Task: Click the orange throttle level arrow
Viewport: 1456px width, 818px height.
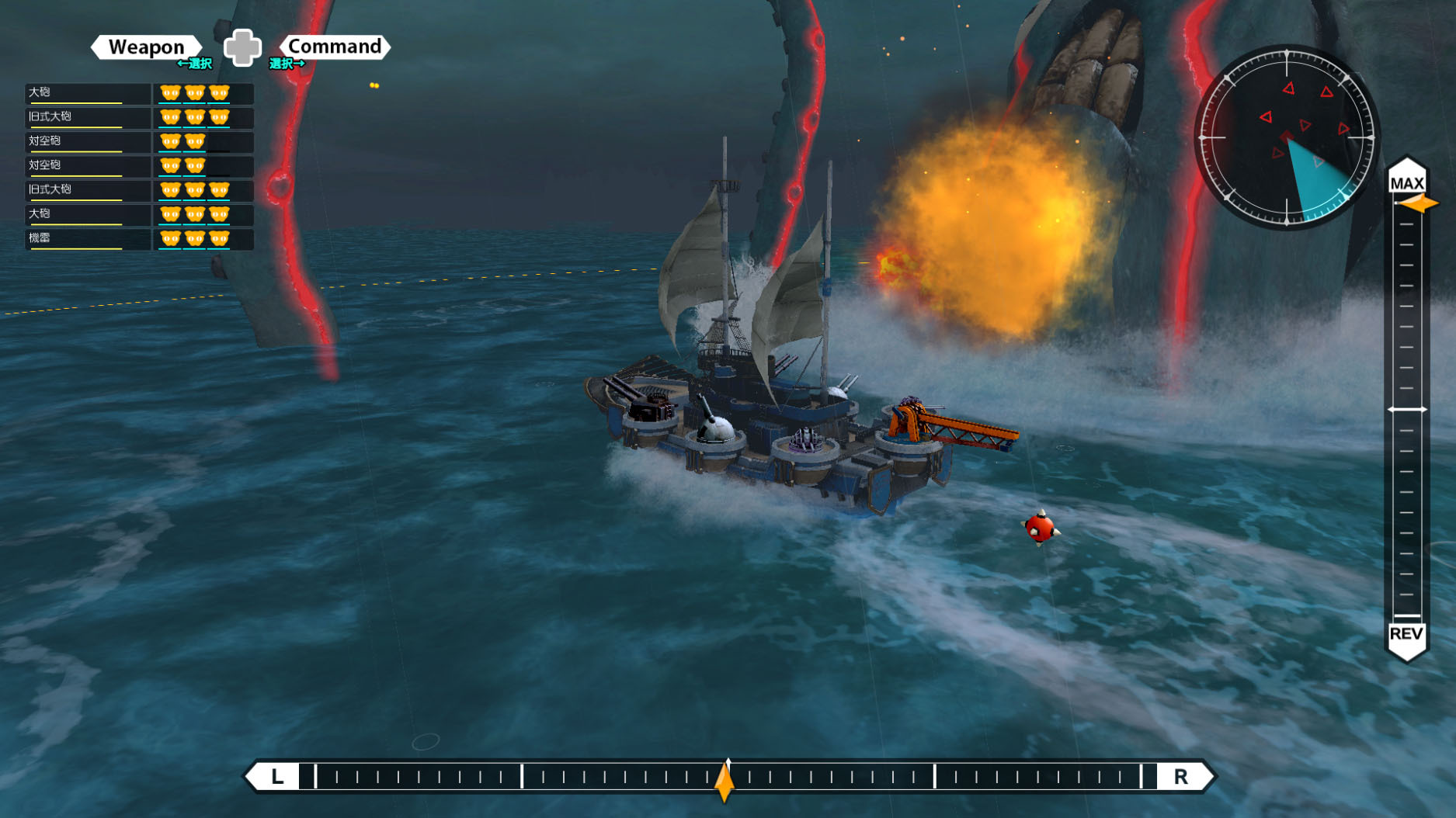Action: (1420, 203)
